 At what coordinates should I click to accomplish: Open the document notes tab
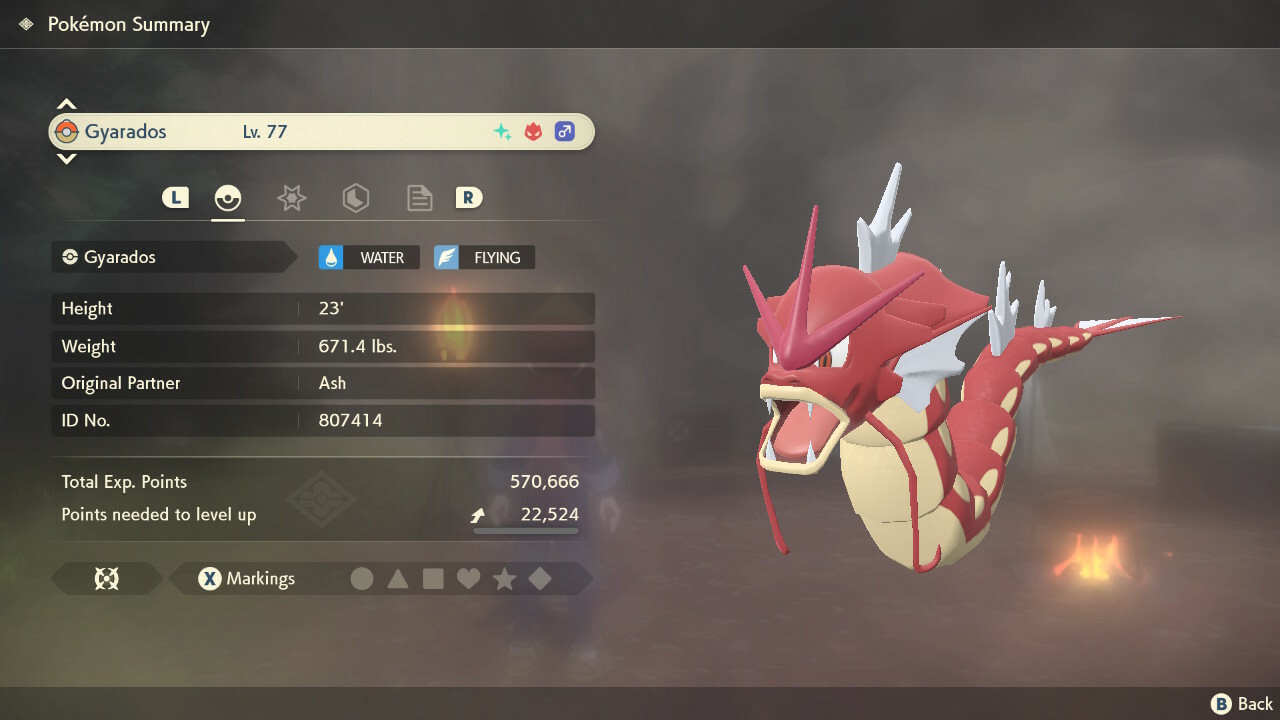tap(419, 198)
